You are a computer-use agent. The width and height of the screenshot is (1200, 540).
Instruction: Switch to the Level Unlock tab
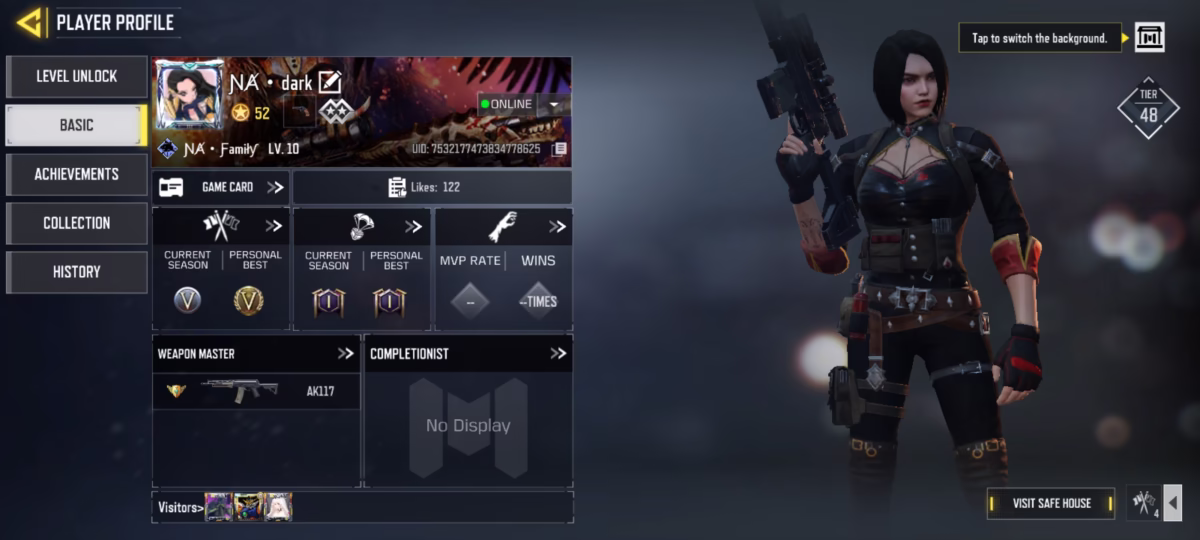coord(77,76)
